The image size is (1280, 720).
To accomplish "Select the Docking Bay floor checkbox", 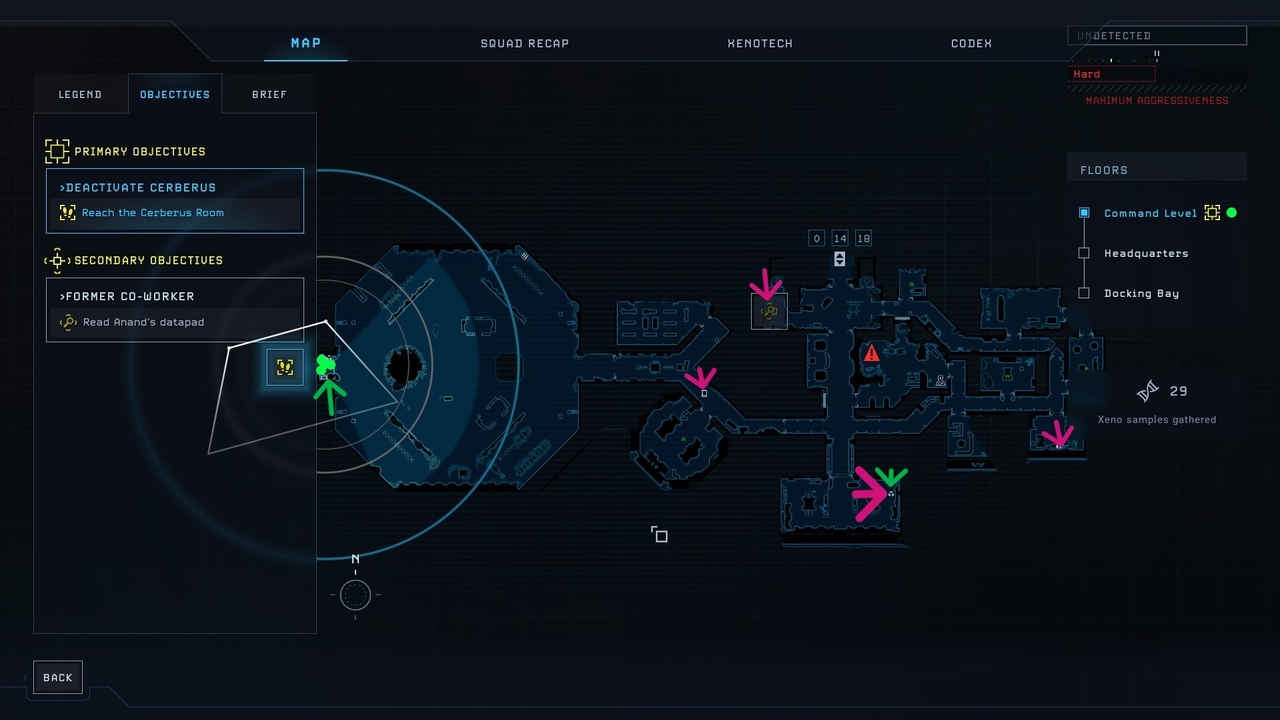I will pyautogui.click(x=1084, y=293).
